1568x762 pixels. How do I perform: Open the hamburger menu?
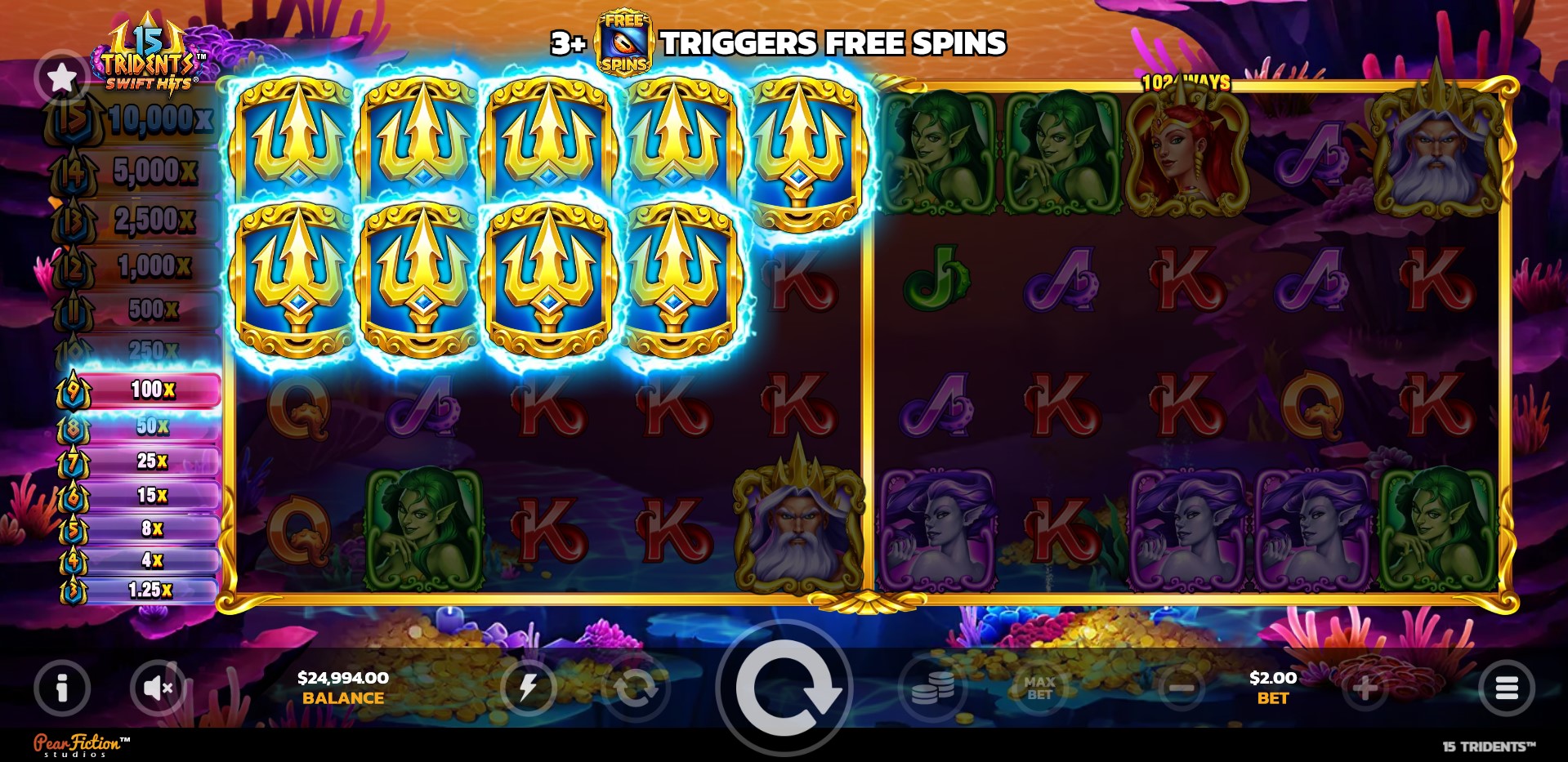[1506, 688]
